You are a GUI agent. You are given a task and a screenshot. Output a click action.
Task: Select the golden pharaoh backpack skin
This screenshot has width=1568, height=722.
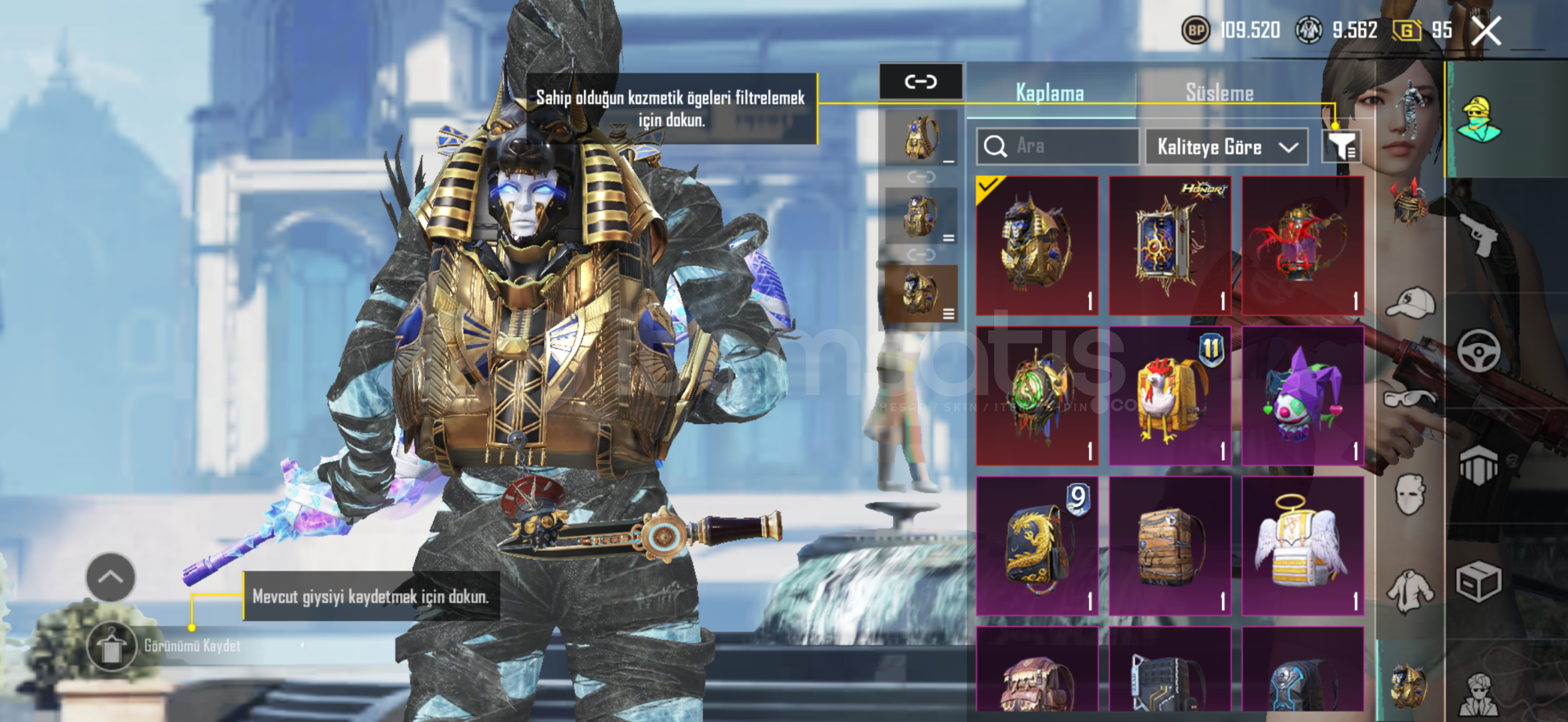(x=1037, y=245)
